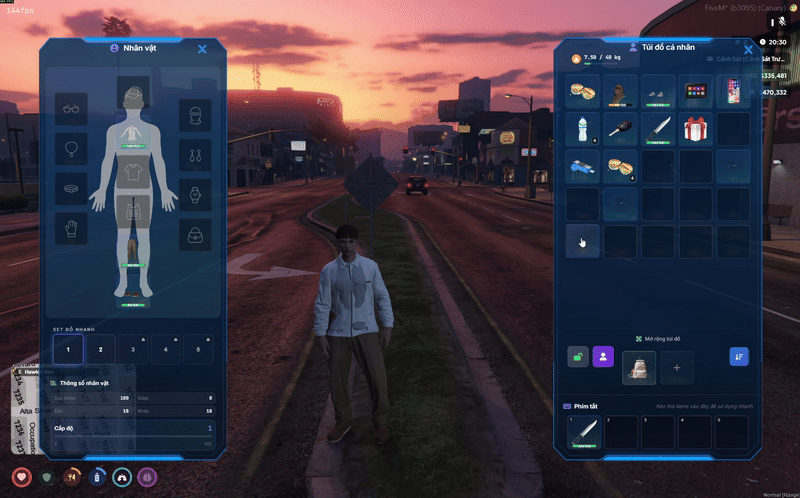Image resolution: width=800 pixels, height=498 pixels.
Task: Select the earrings equipment slot
Action: tap(196, 155)
